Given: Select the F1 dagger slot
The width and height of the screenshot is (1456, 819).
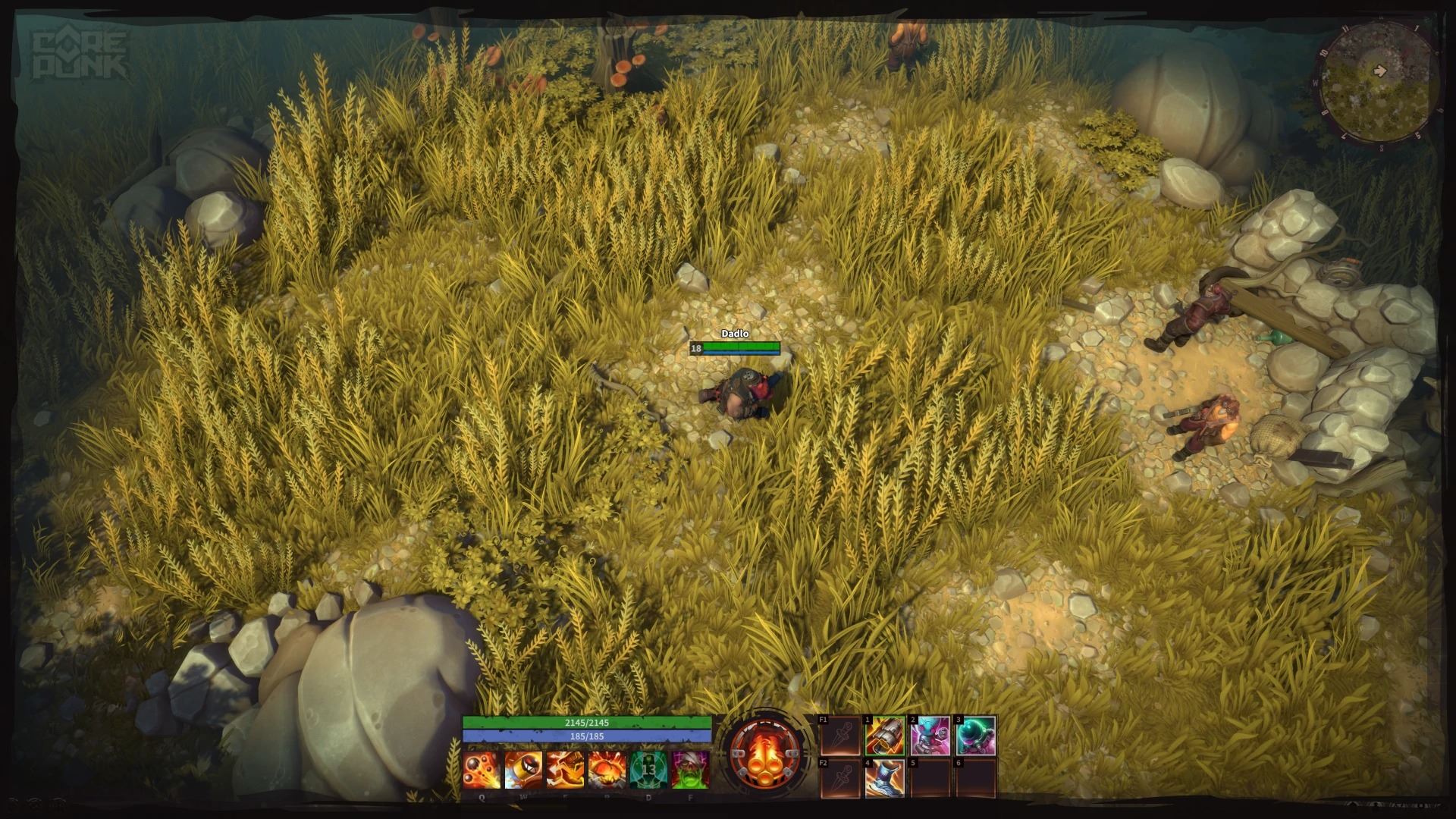Looking at the screenshot, I should 840,736.
